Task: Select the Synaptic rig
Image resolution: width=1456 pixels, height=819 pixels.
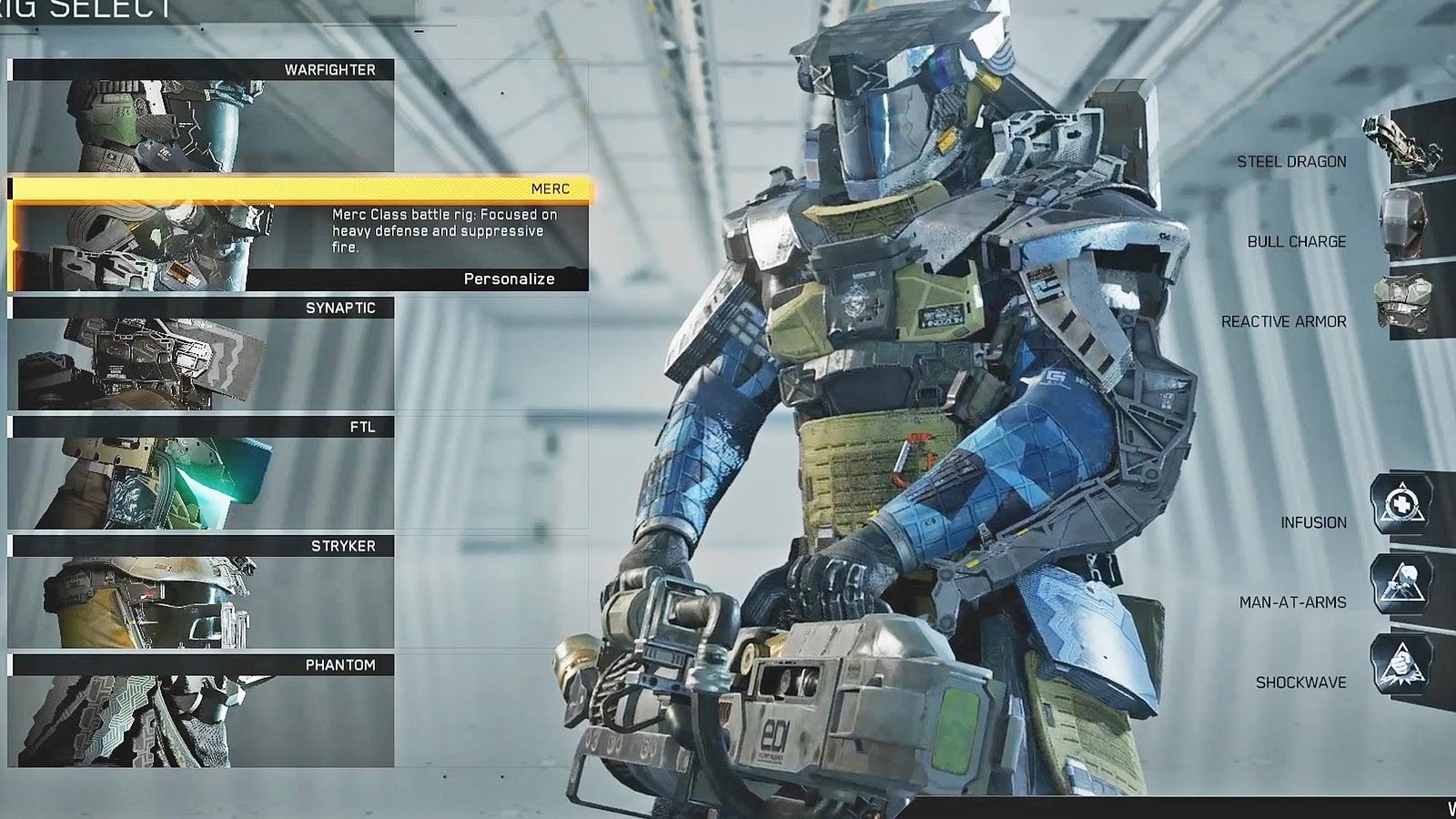Action: [202, 354]
